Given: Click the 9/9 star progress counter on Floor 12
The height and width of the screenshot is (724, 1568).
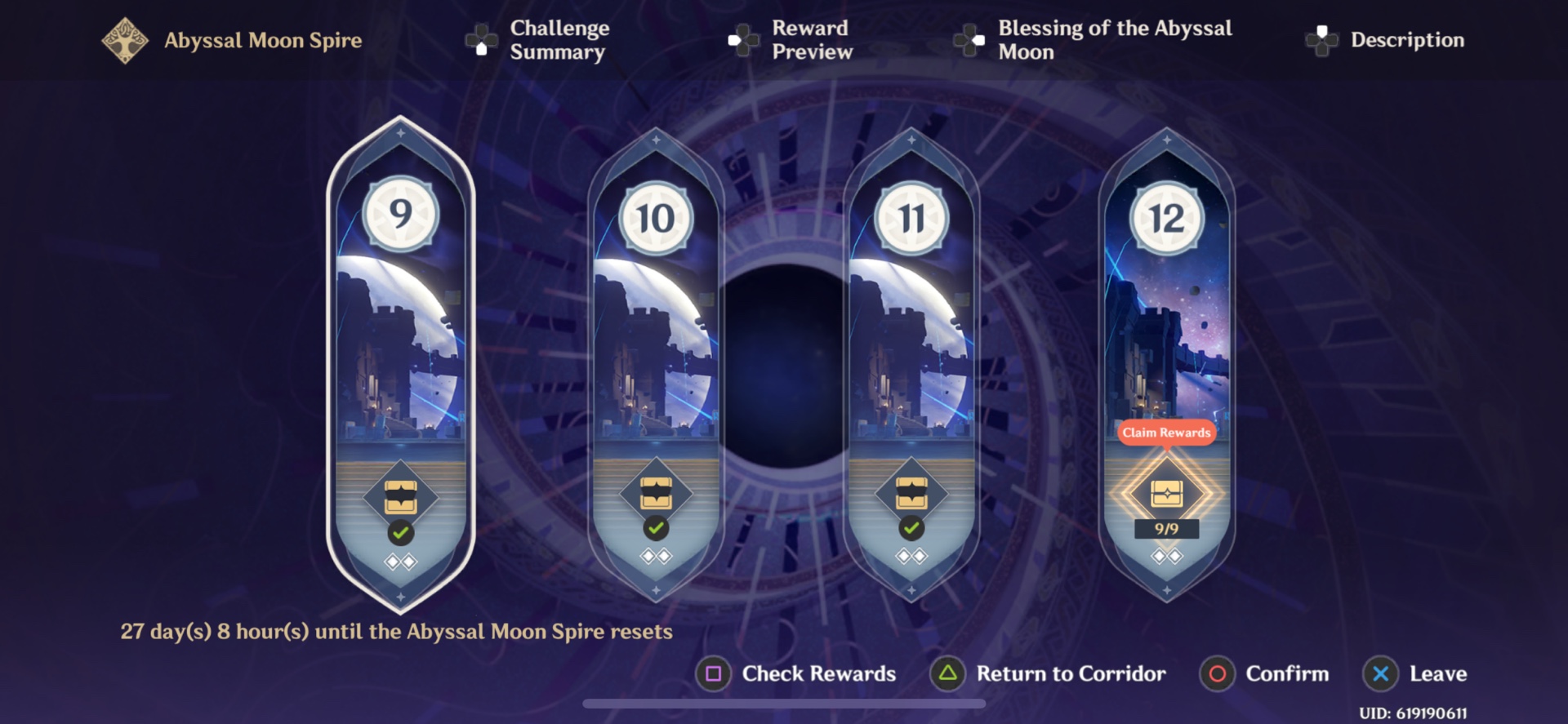Looking at the screenshot, I should [x=1165, y=529].
